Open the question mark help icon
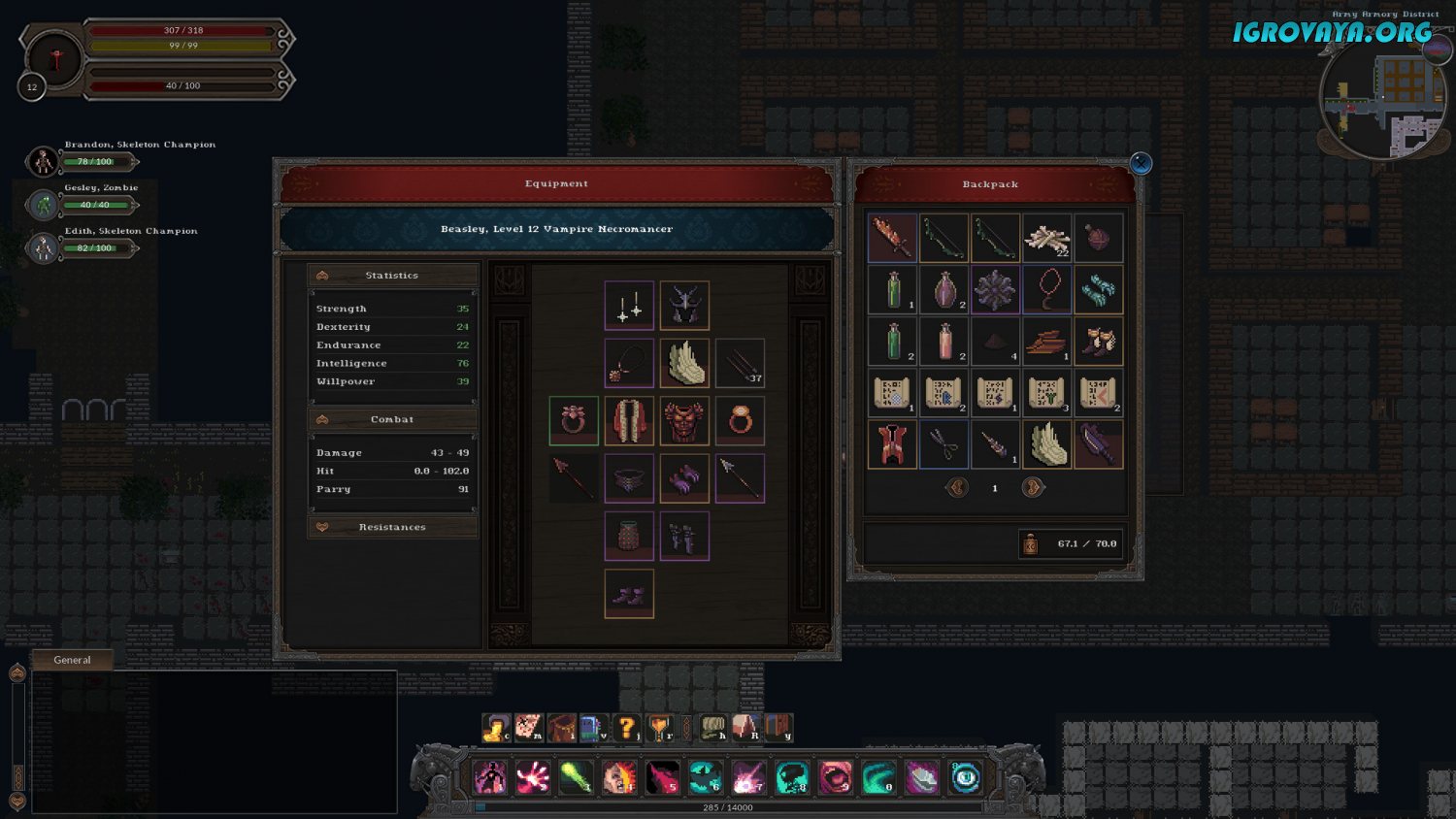The width and height of the screenshot is (1456, 819). (627, 728)
